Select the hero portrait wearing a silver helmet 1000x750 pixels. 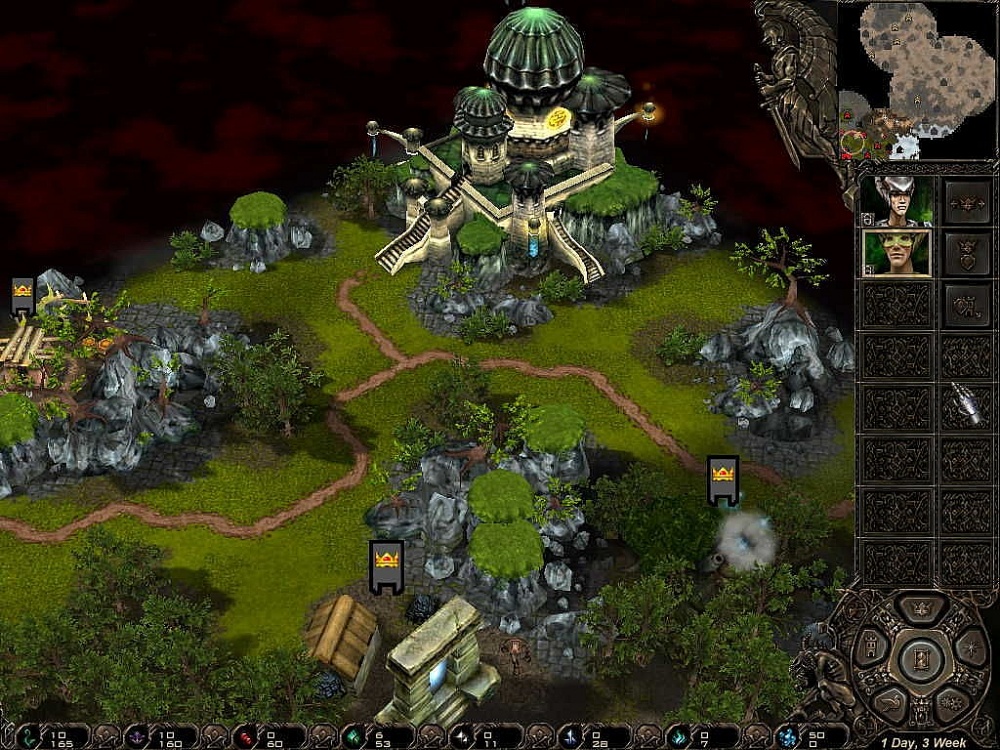coord(896,202)
